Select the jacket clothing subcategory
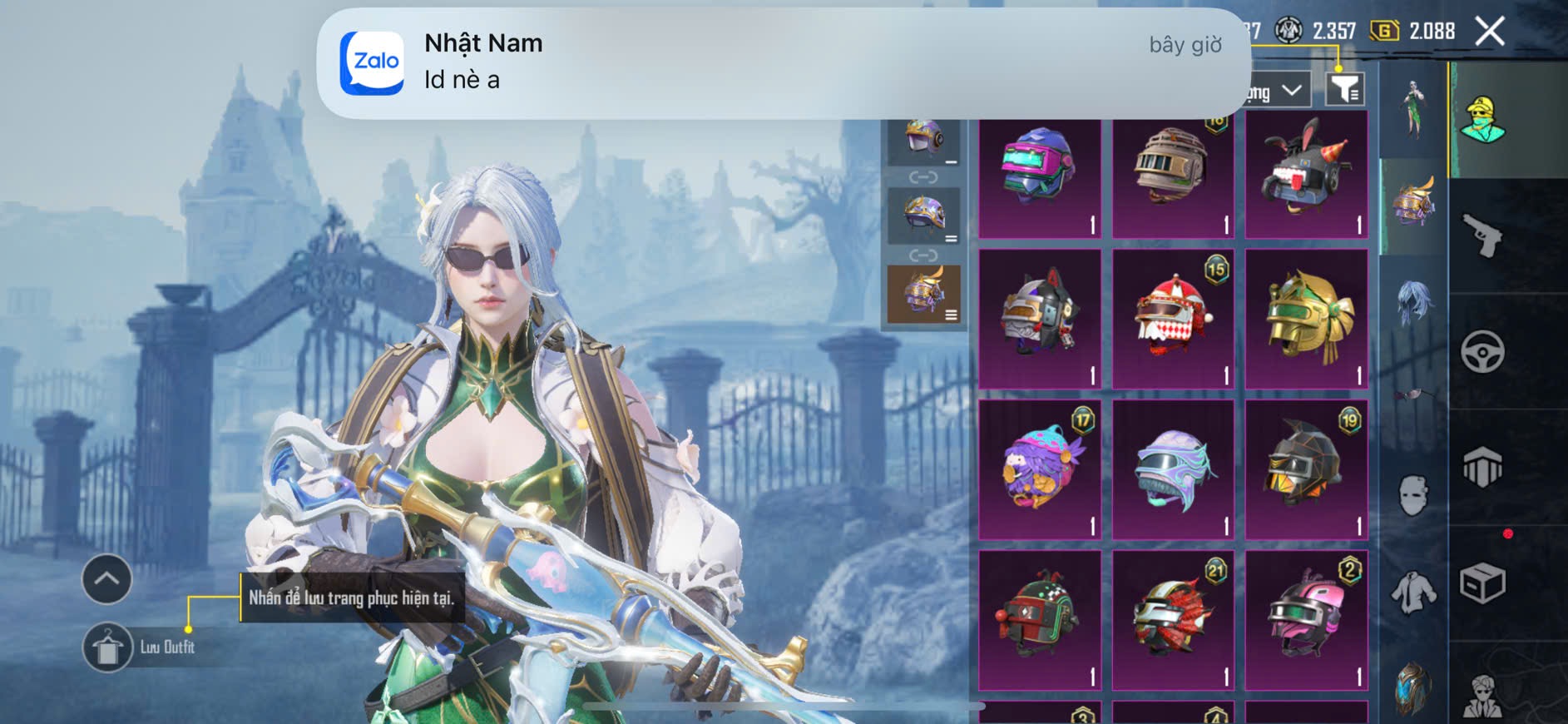The image size is (1568, 724). click(1413, 593)
